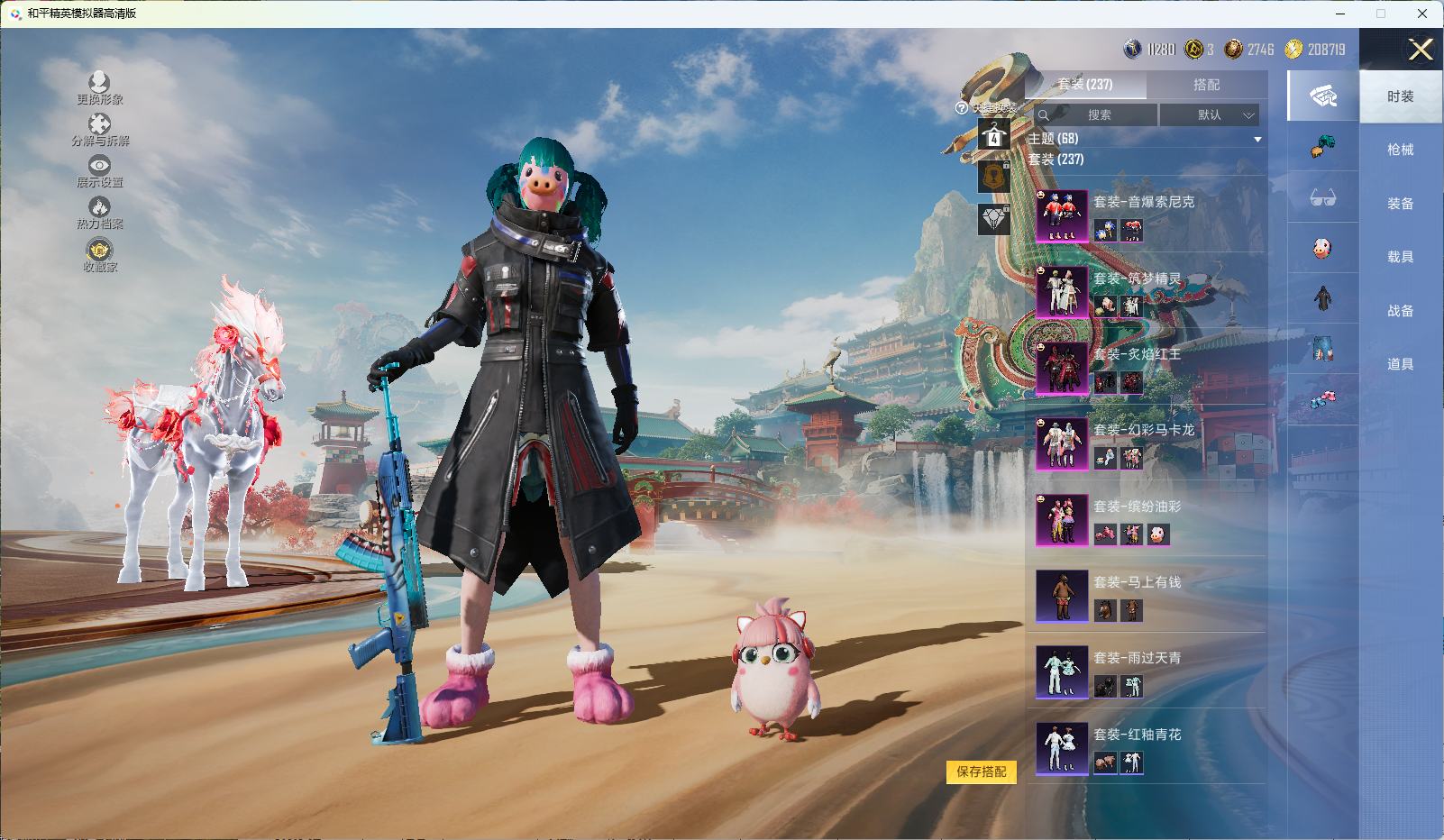Go to the 载具 vehicles menu
Image resolution: width=1444 pixels, height=840 pixels.
[1400, 257]
